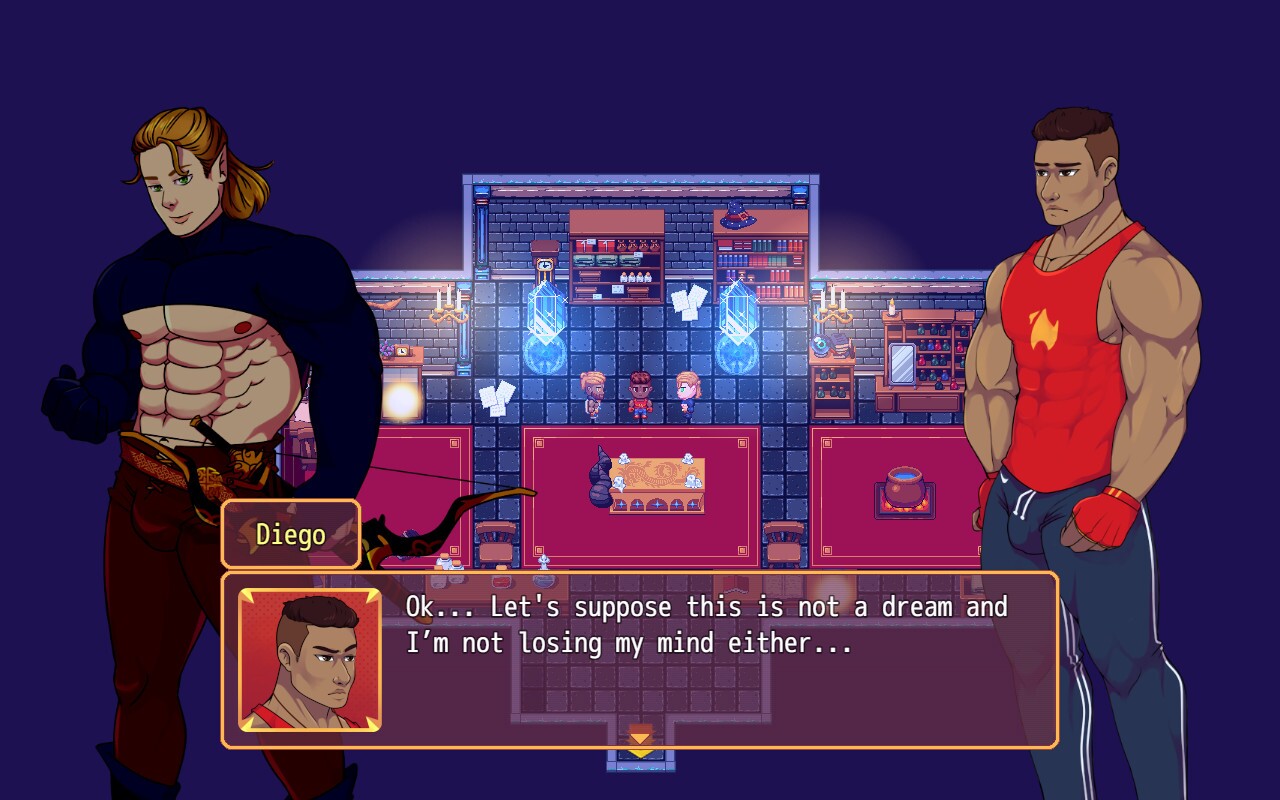Select the candle chandelier on the left wall

(x=447, y=308)
